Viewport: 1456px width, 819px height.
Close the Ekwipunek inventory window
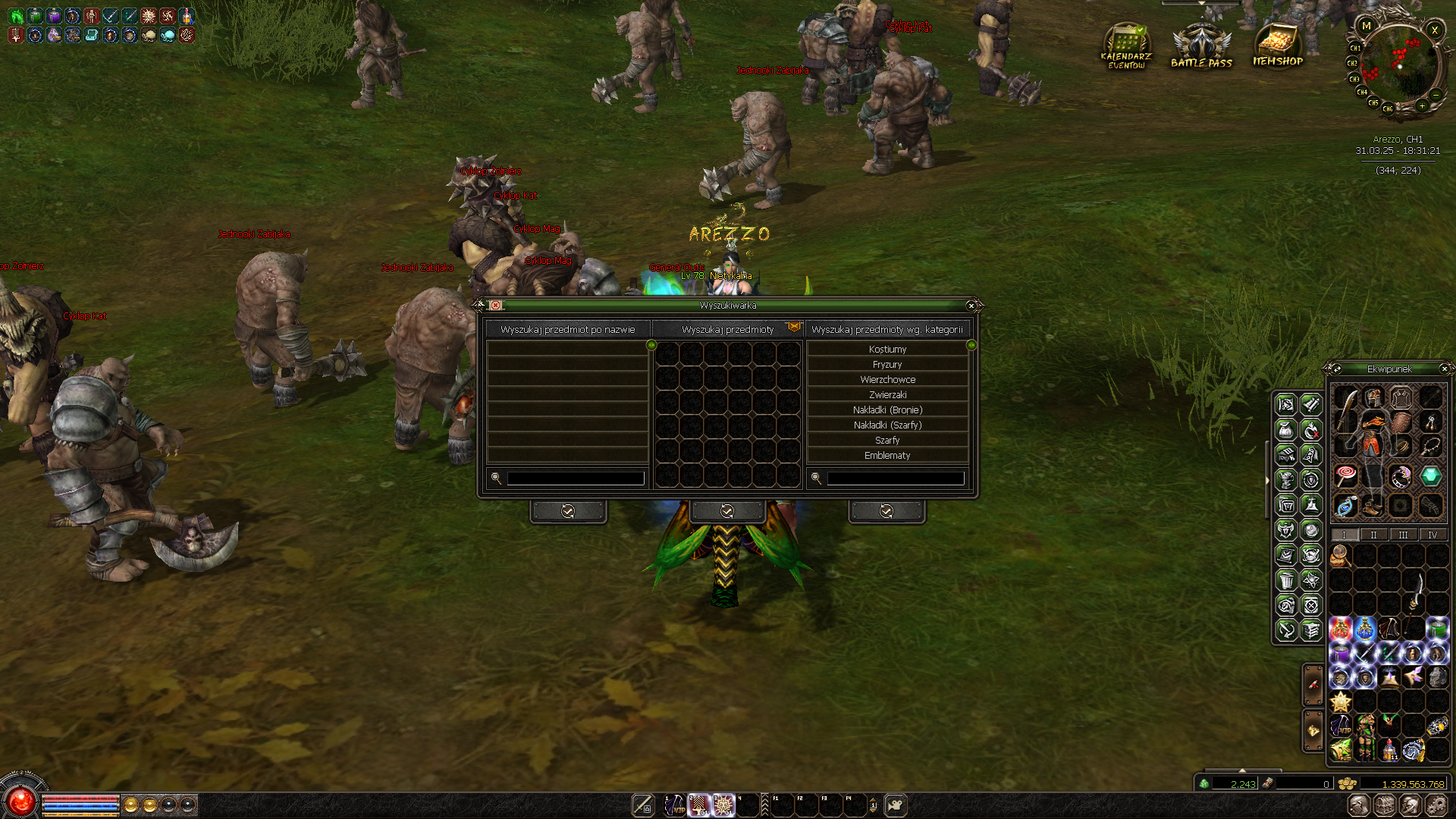click(x=1444, y=369)
